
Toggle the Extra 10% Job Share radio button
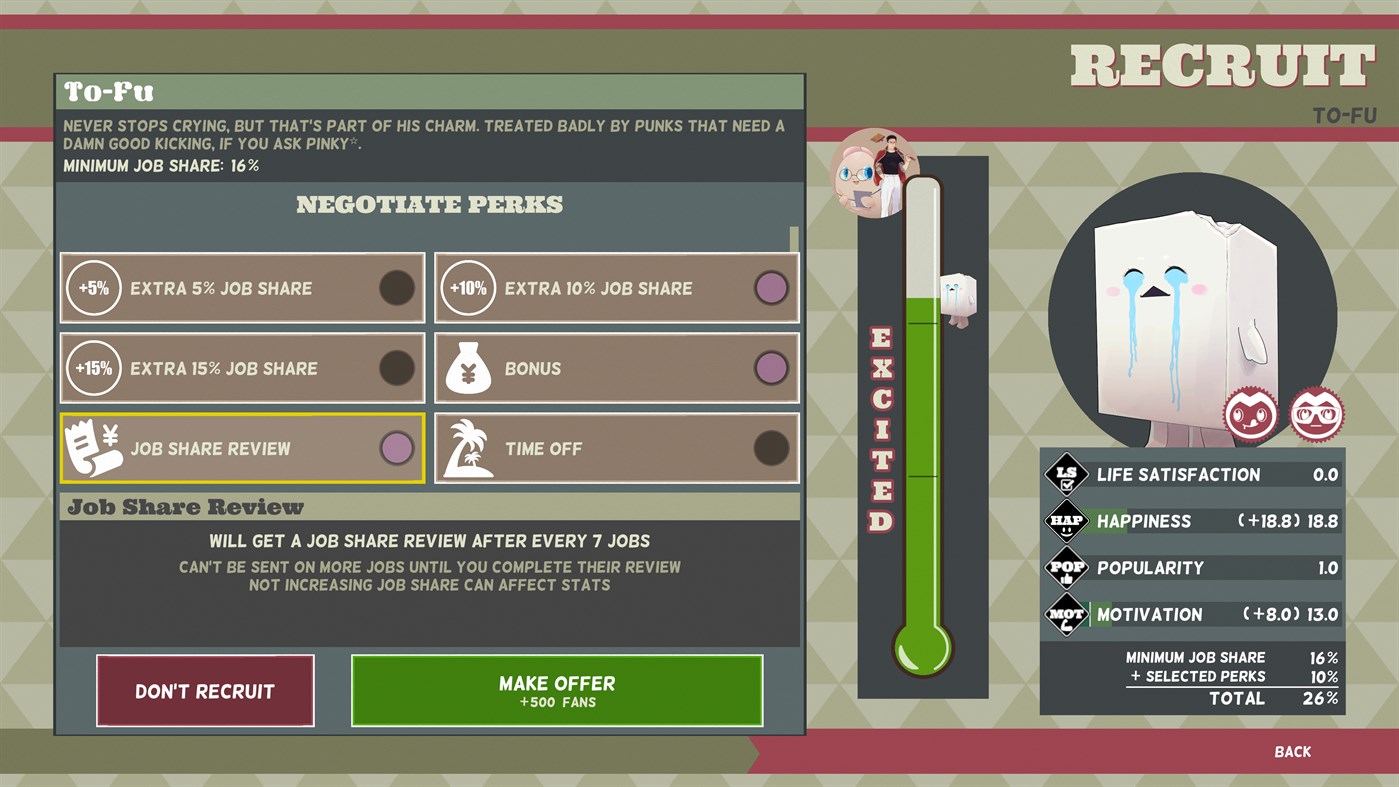(772, 287)
